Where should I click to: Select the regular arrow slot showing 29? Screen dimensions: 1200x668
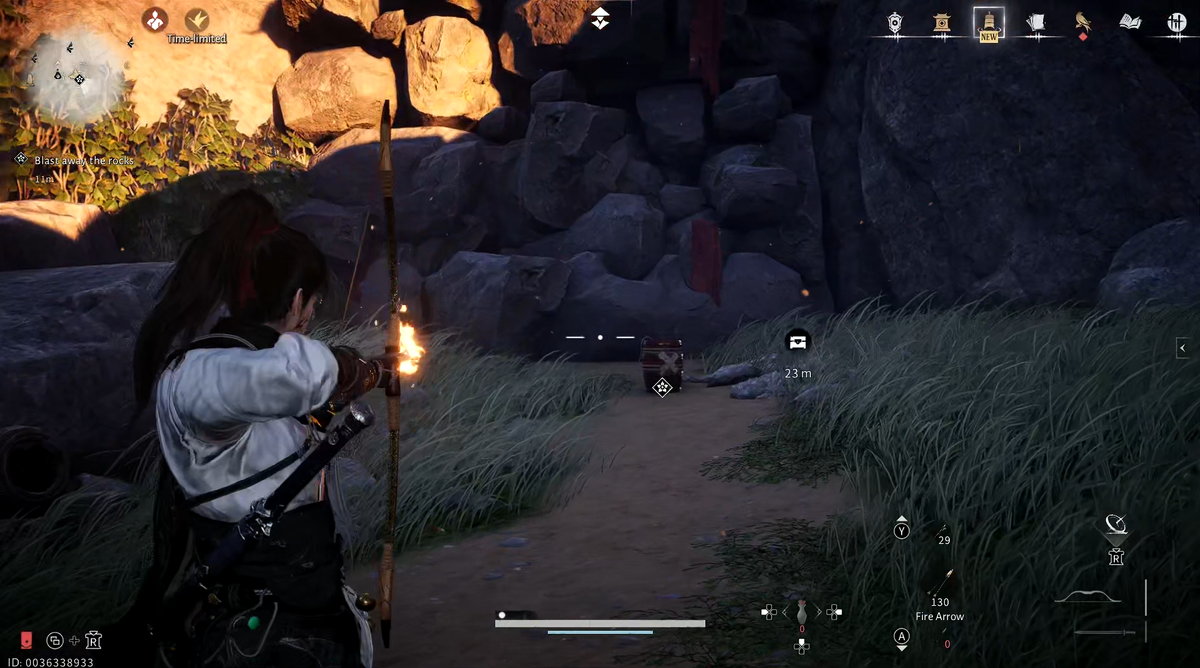941,530
